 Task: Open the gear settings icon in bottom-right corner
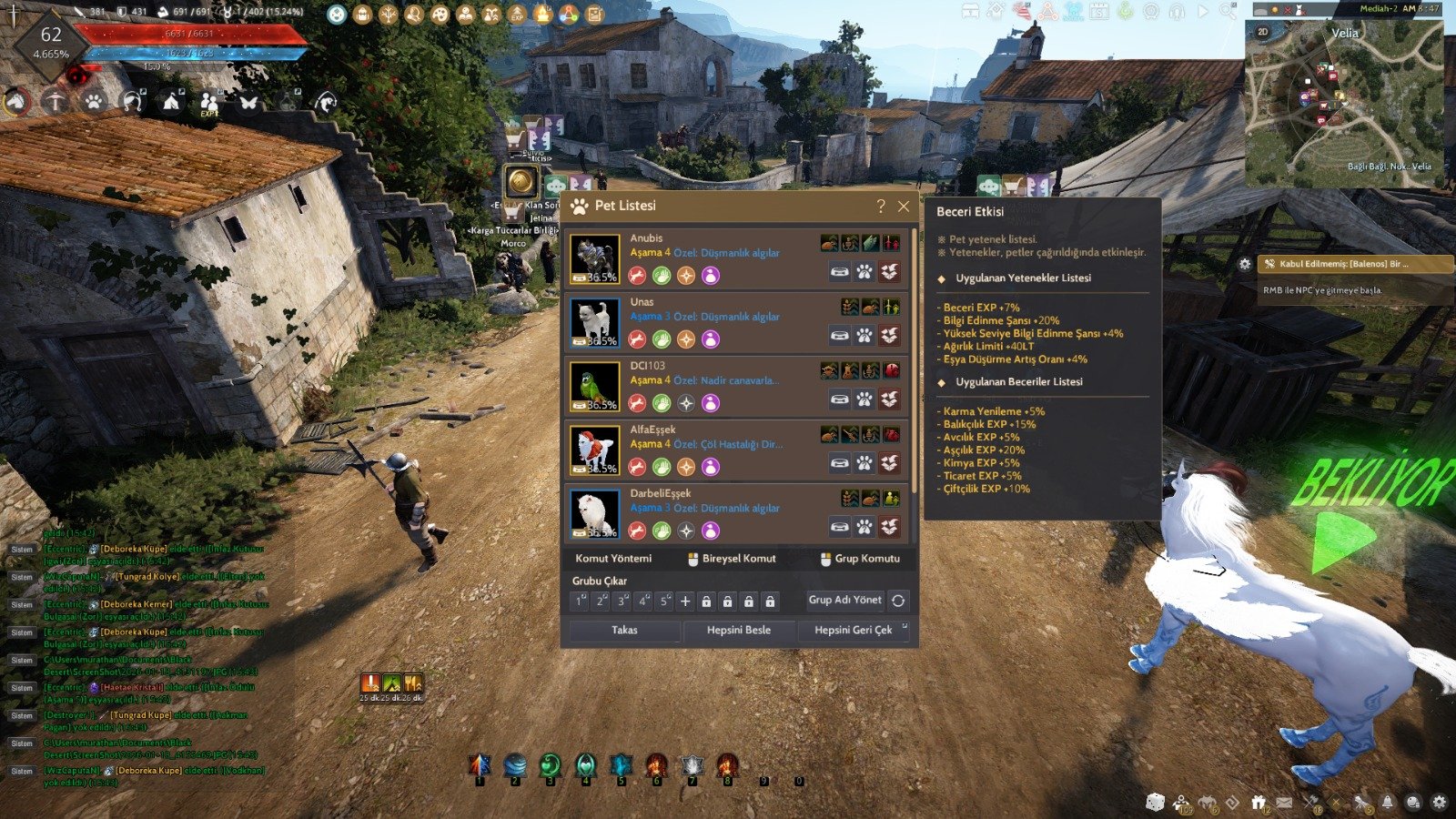1439,802
